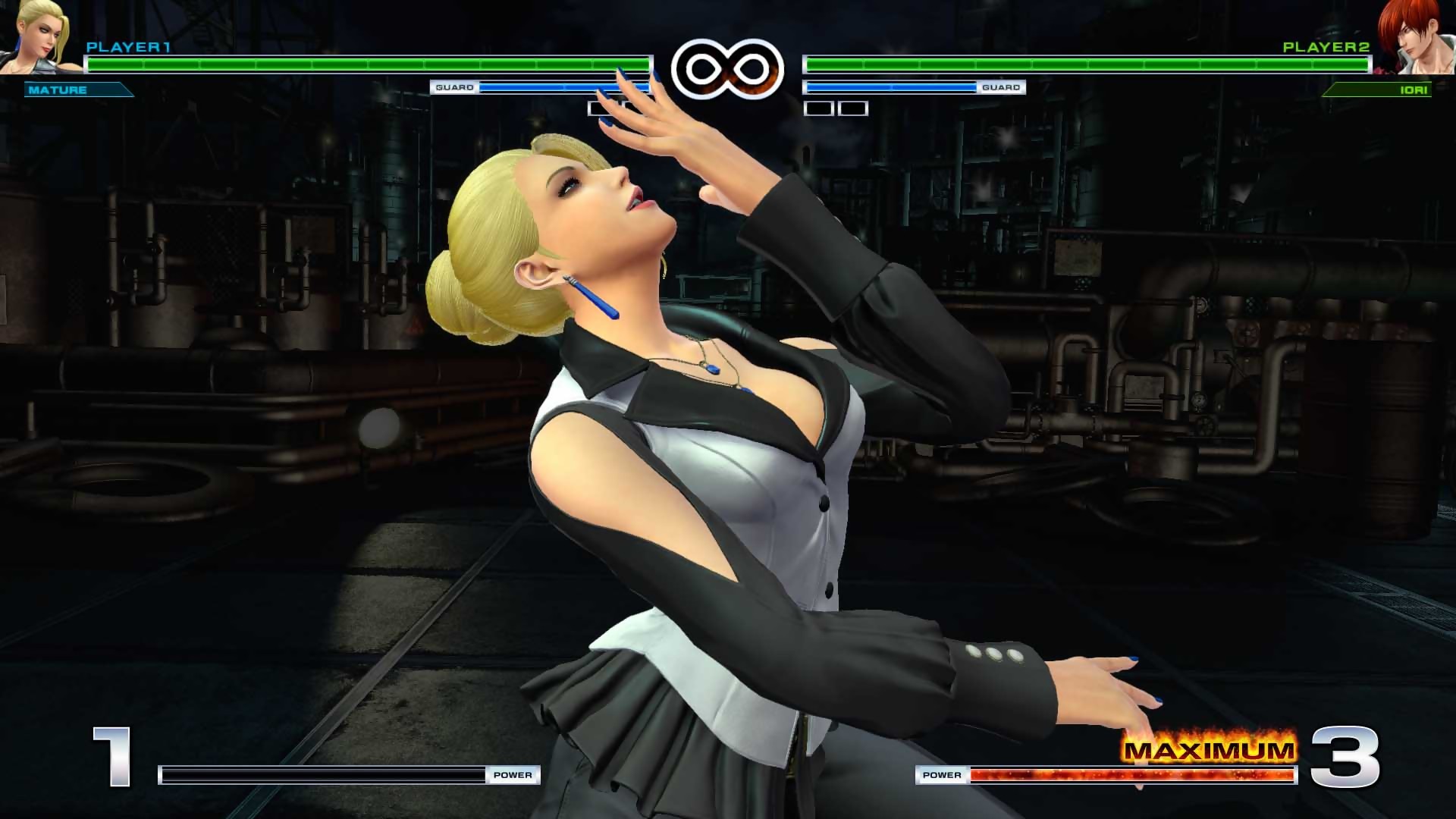The width and height of the screenshot is (1456, 819).
Task: Click Player 2's POWER label
Action: tap(943, 775)
